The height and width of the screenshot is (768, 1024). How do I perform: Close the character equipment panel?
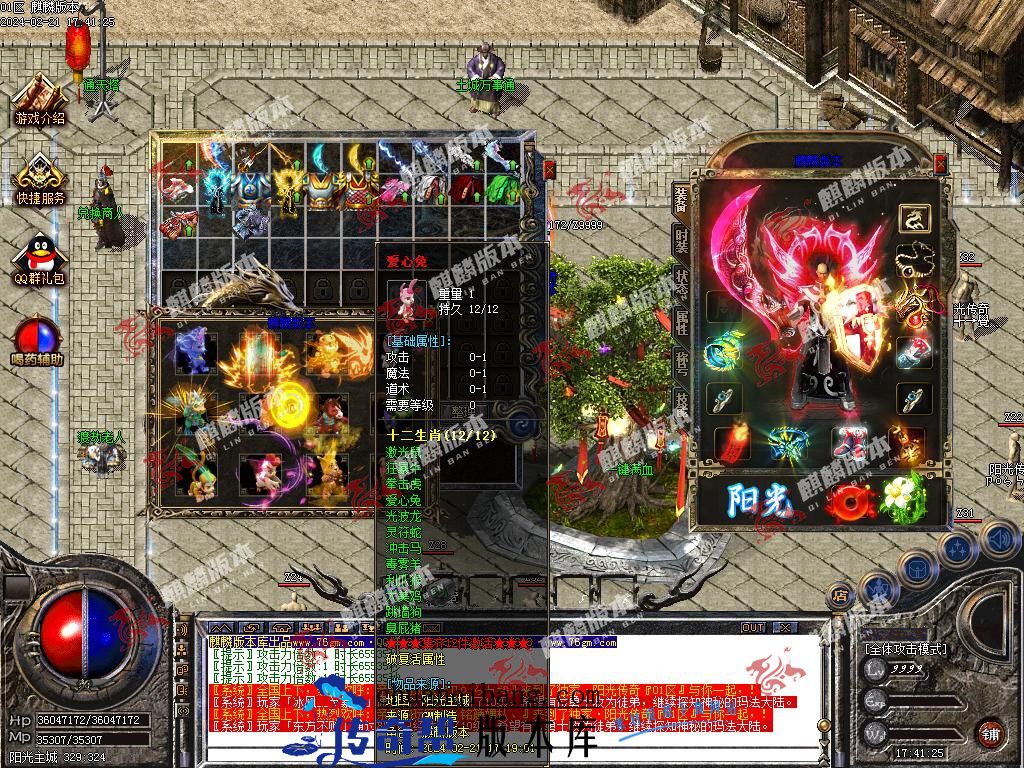tap(939, 163)
